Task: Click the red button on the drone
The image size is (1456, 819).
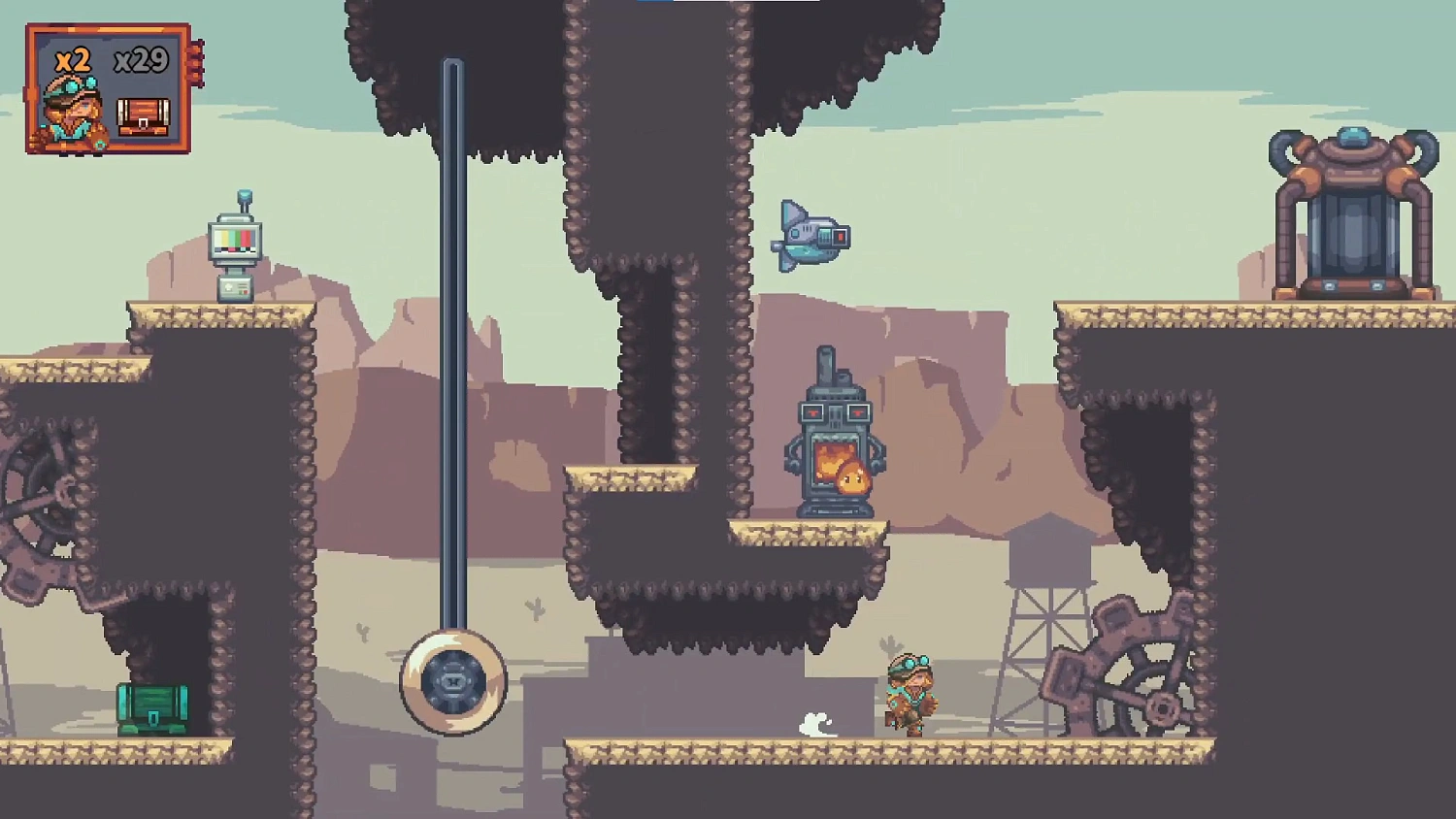Action: point(841,237)
